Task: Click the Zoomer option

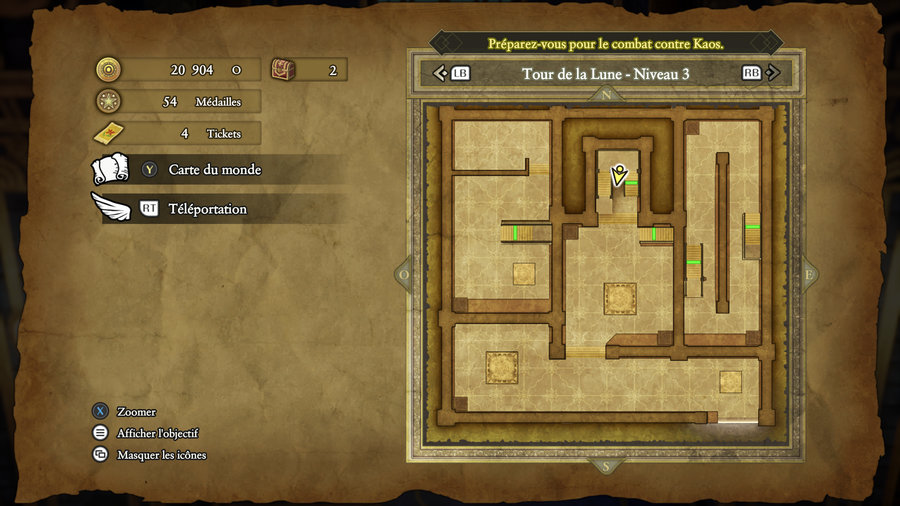Action: pos(136,412)
